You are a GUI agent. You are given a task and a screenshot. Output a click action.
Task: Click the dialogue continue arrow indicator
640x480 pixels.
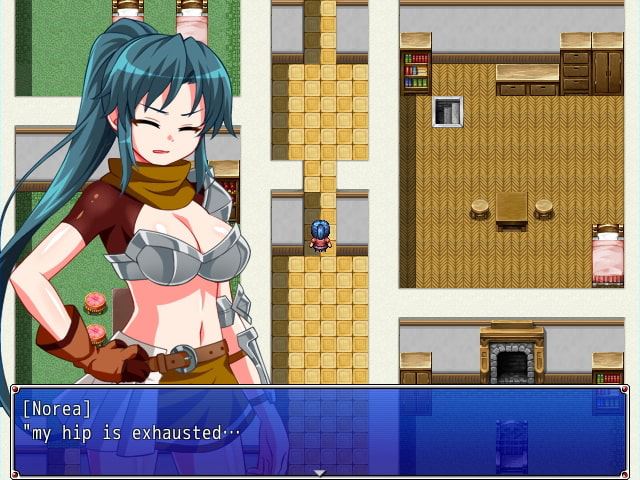(320, 473)
